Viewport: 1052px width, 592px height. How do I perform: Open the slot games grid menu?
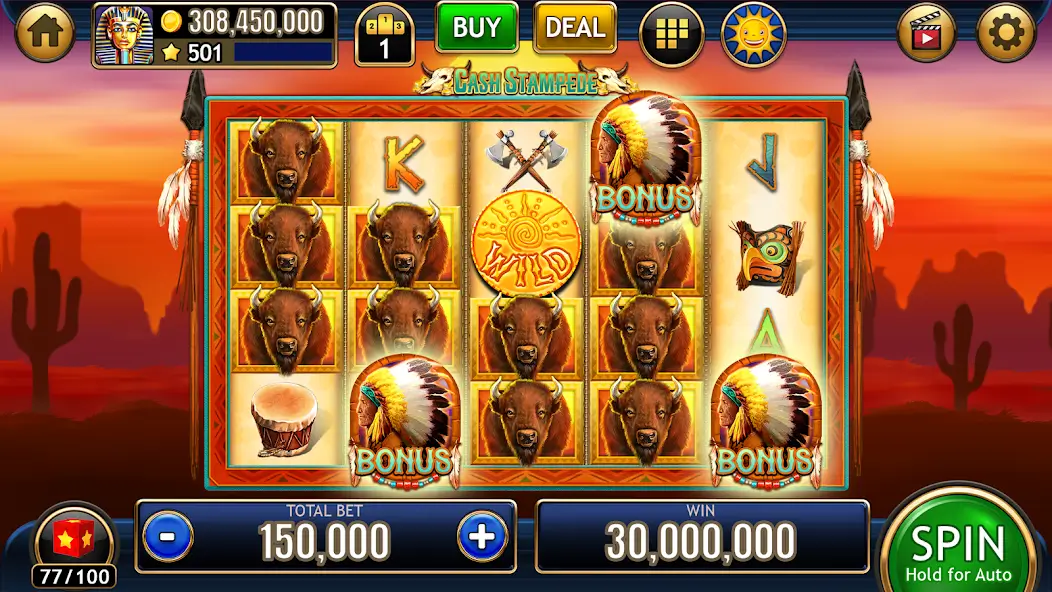coord(670,35)
